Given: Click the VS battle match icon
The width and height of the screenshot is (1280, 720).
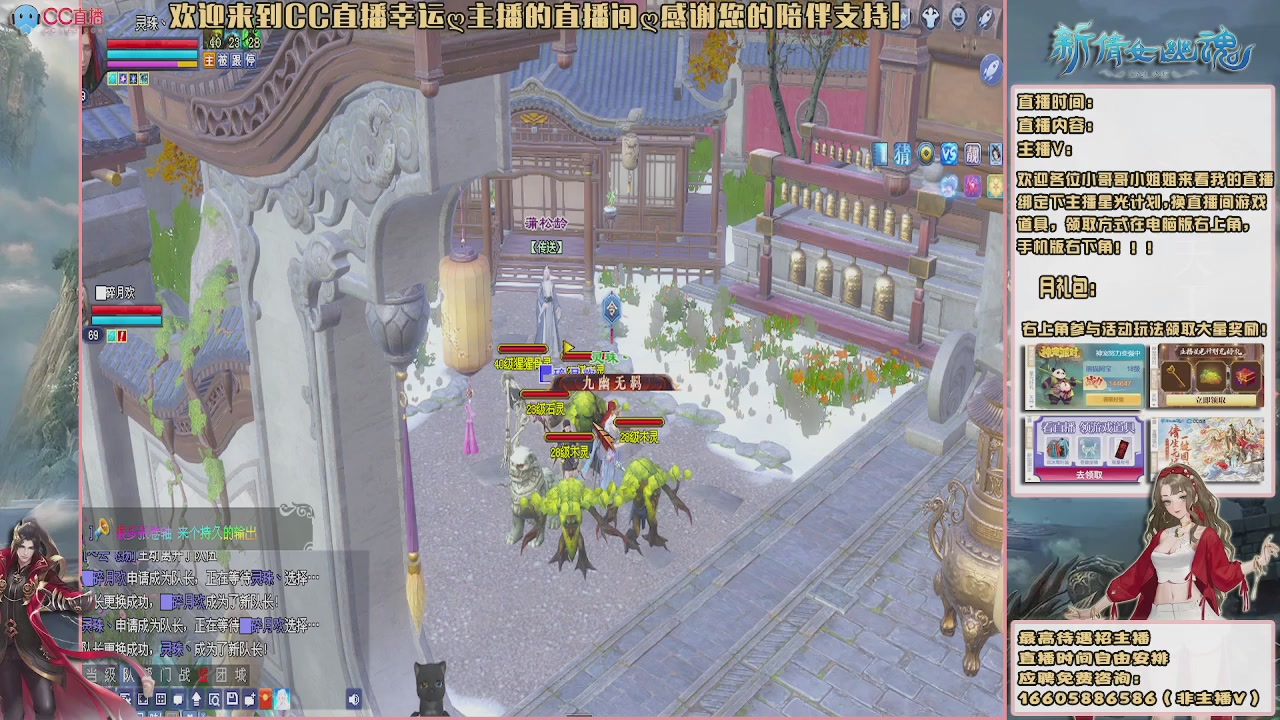Looking at the screenshot, I should tap(948, 152).
